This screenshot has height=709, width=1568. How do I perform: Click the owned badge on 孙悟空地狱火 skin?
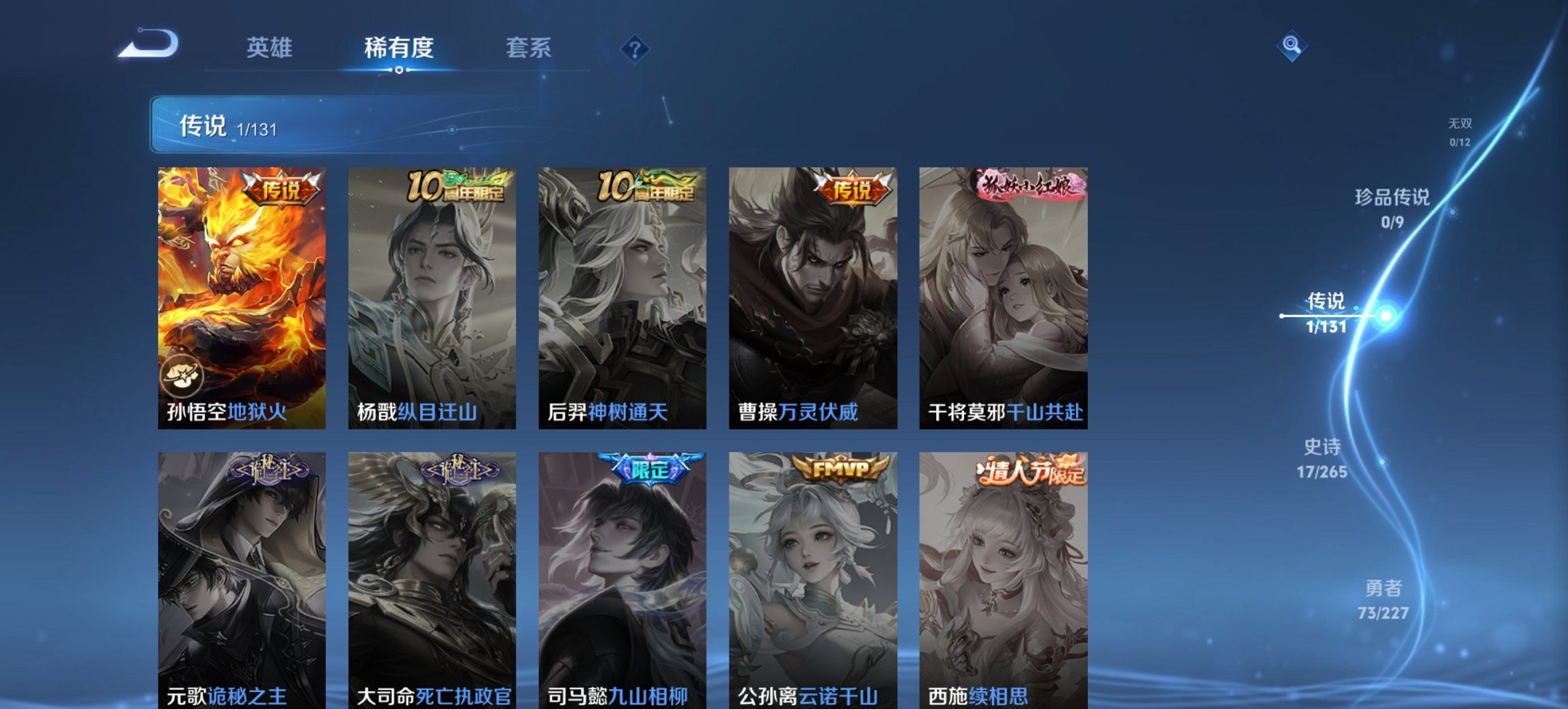point(183,375)
